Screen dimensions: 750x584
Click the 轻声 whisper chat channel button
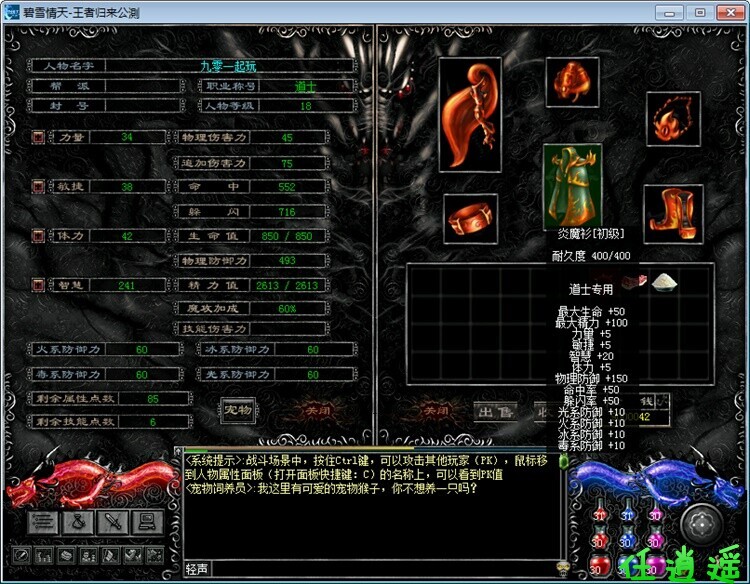[197, 568]
